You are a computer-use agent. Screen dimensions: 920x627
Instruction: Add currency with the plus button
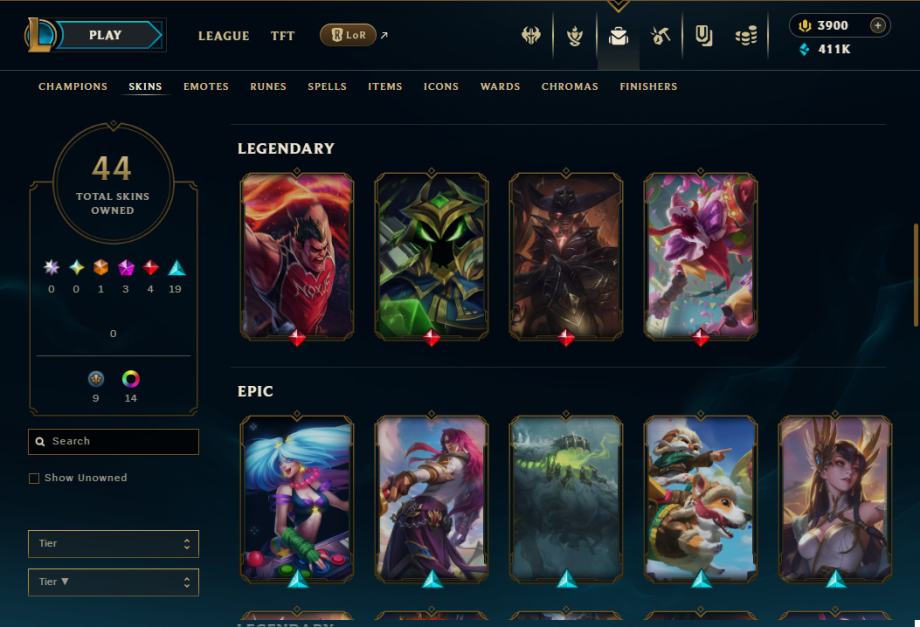tap(877, 26)
